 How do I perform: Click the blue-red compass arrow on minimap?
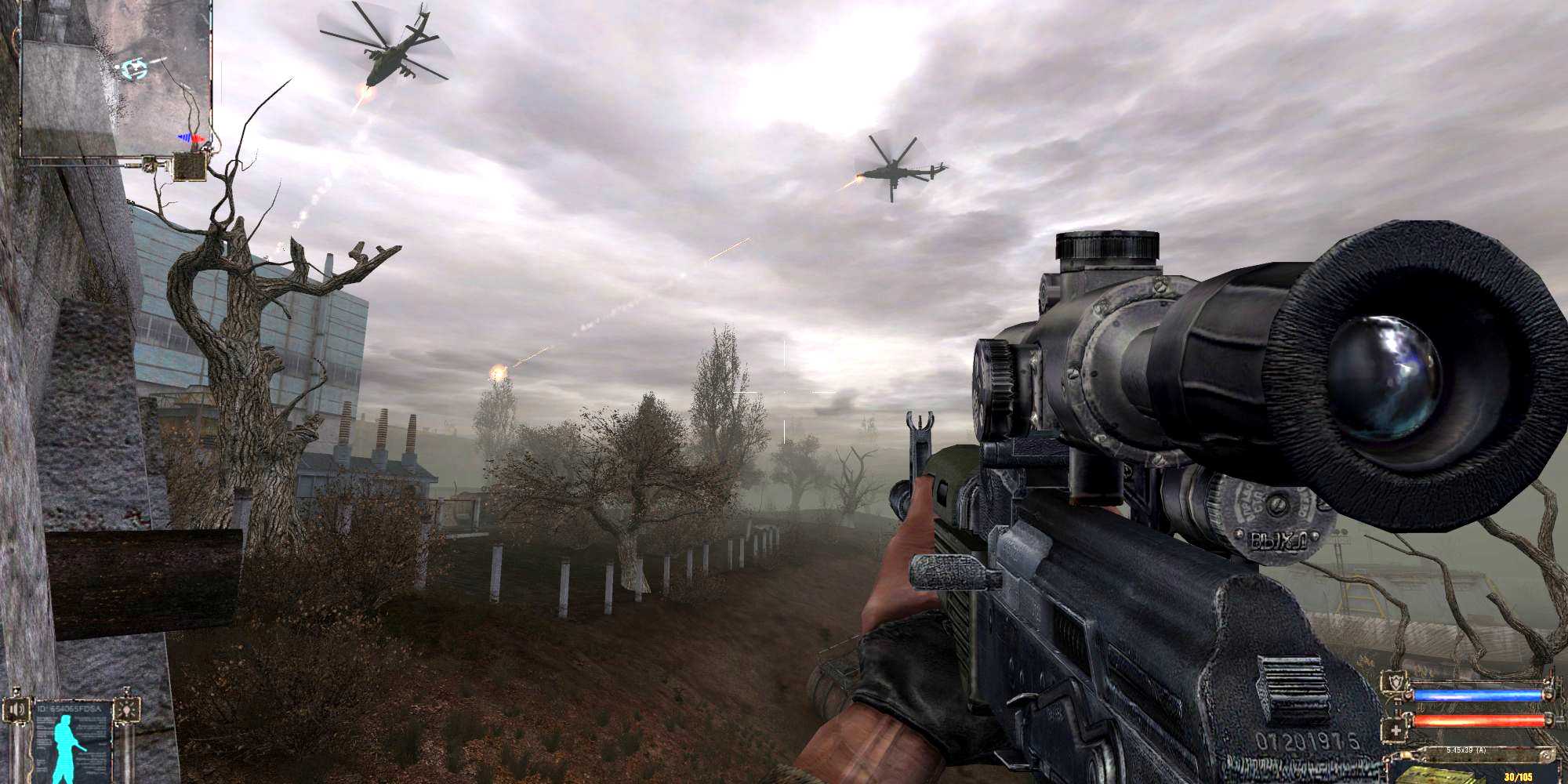tap(193, 139)
